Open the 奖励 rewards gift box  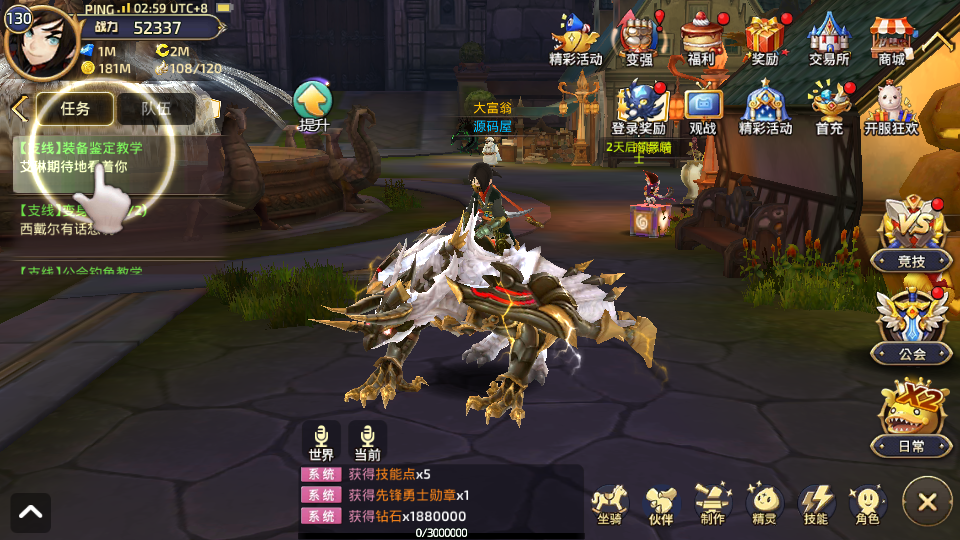click(x=765, y=39)
